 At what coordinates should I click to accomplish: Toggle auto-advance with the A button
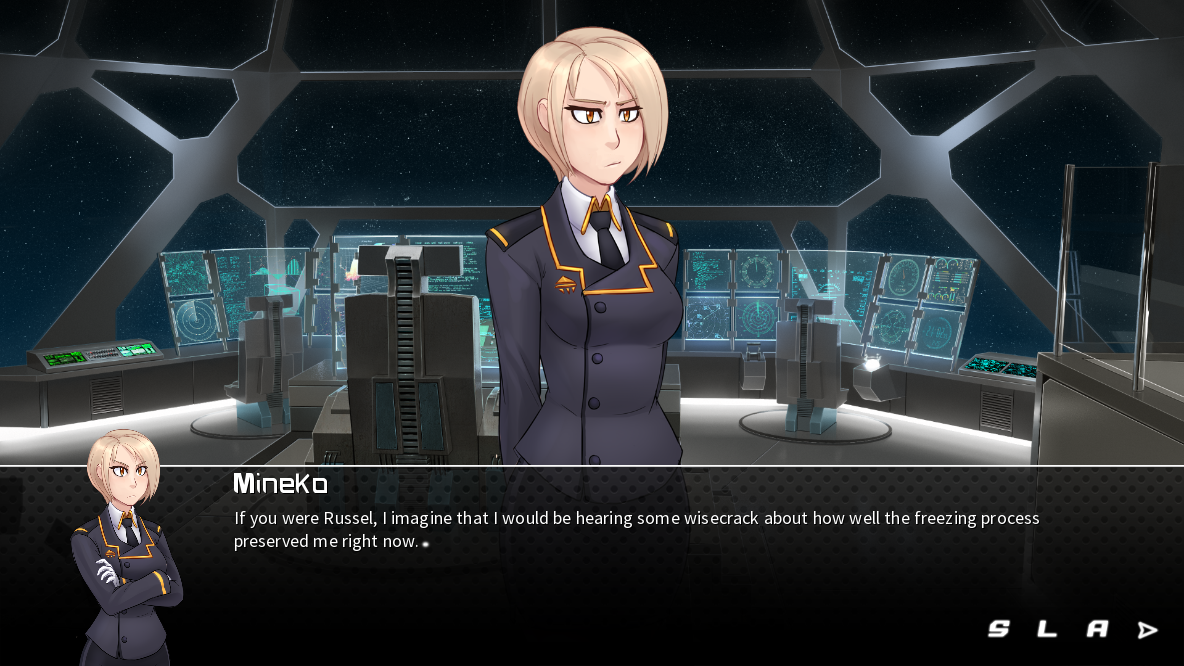[x=1097, y=629]
